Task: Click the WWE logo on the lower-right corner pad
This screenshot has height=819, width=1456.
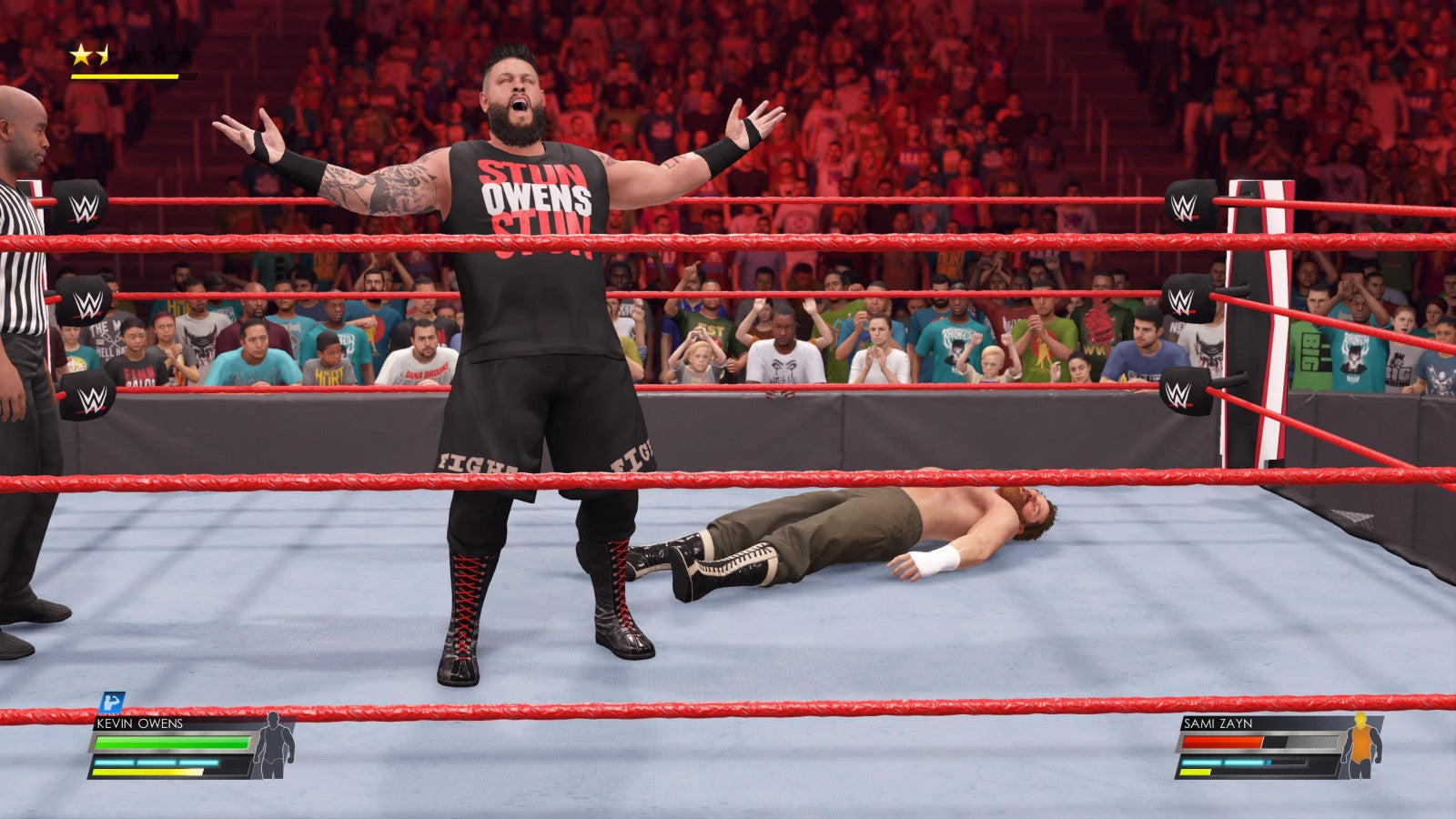Action: click(x=1179, y=393)
